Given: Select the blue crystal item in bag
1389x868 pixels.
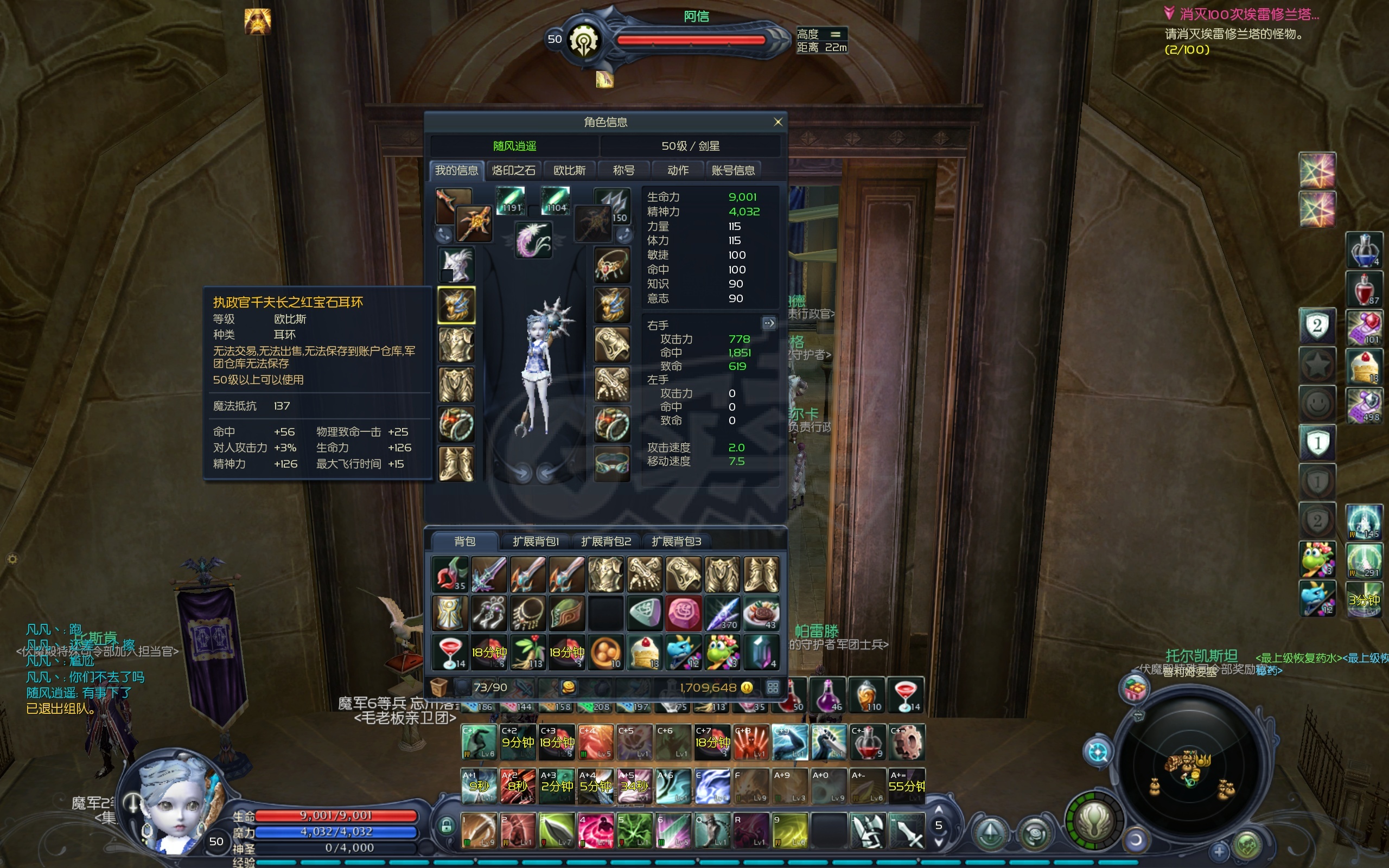Looking at the screenshot, I should coord(761,652).
